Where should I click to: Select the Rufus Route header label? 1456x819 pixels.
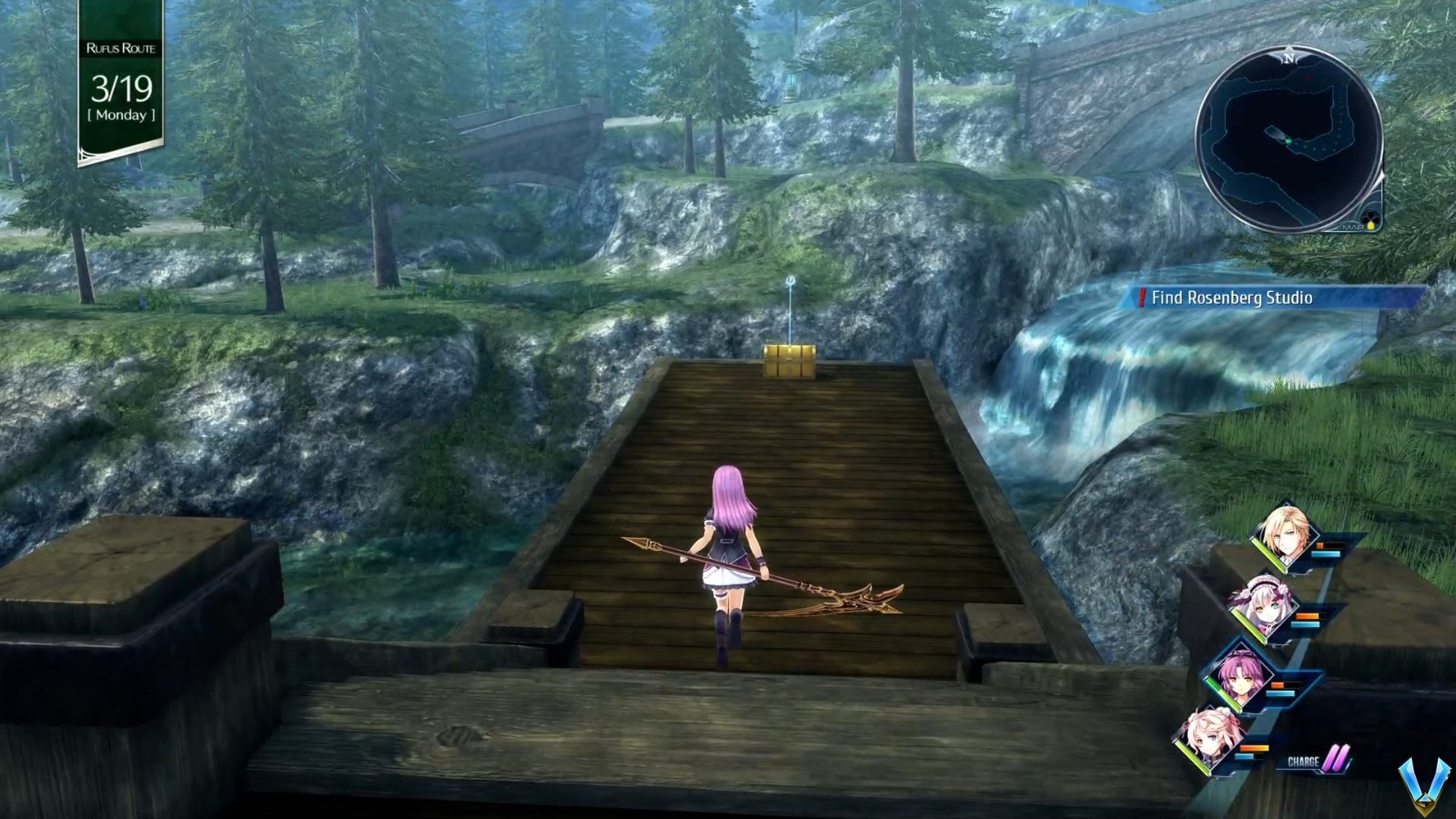120,50
